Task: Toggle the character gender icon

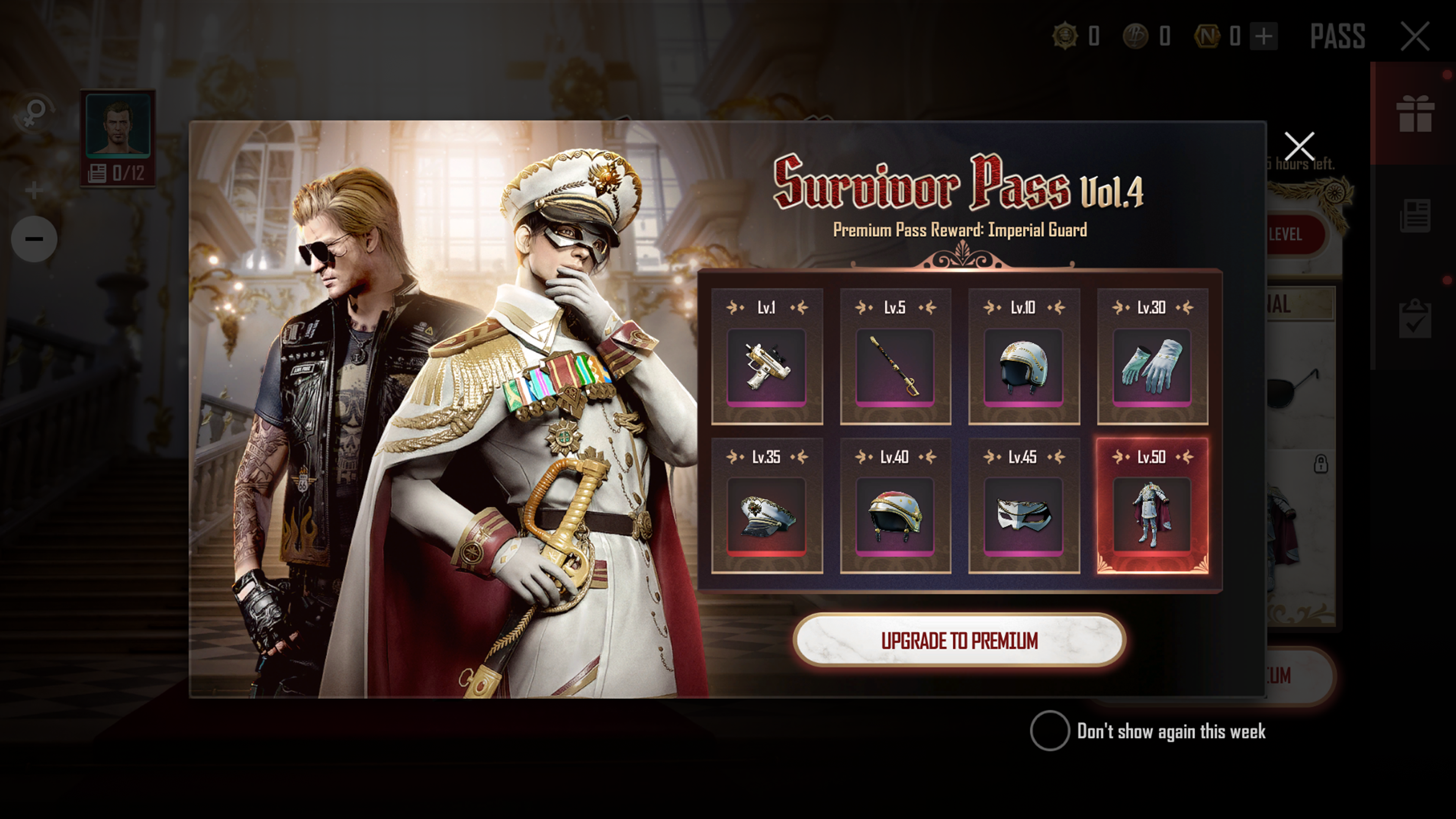Action: coord(34,113)
